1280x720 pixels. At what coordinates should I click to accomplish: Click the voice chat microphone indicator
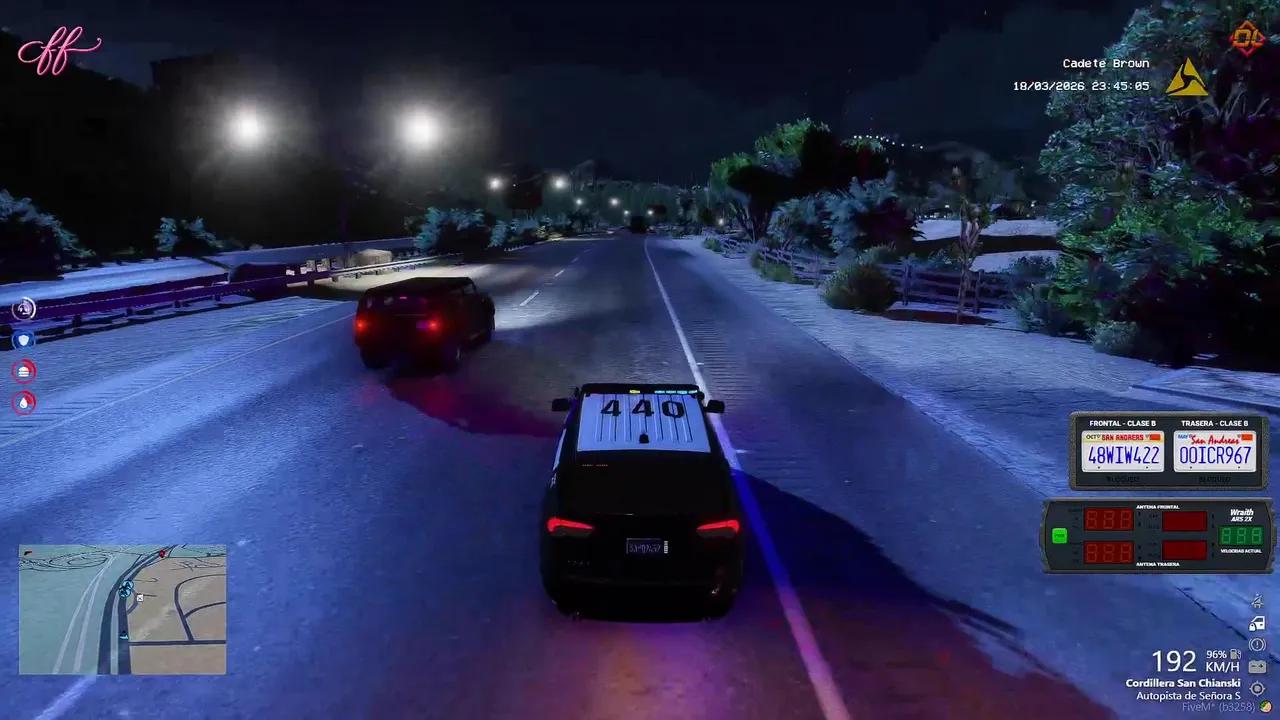click(x=23, y=308)
